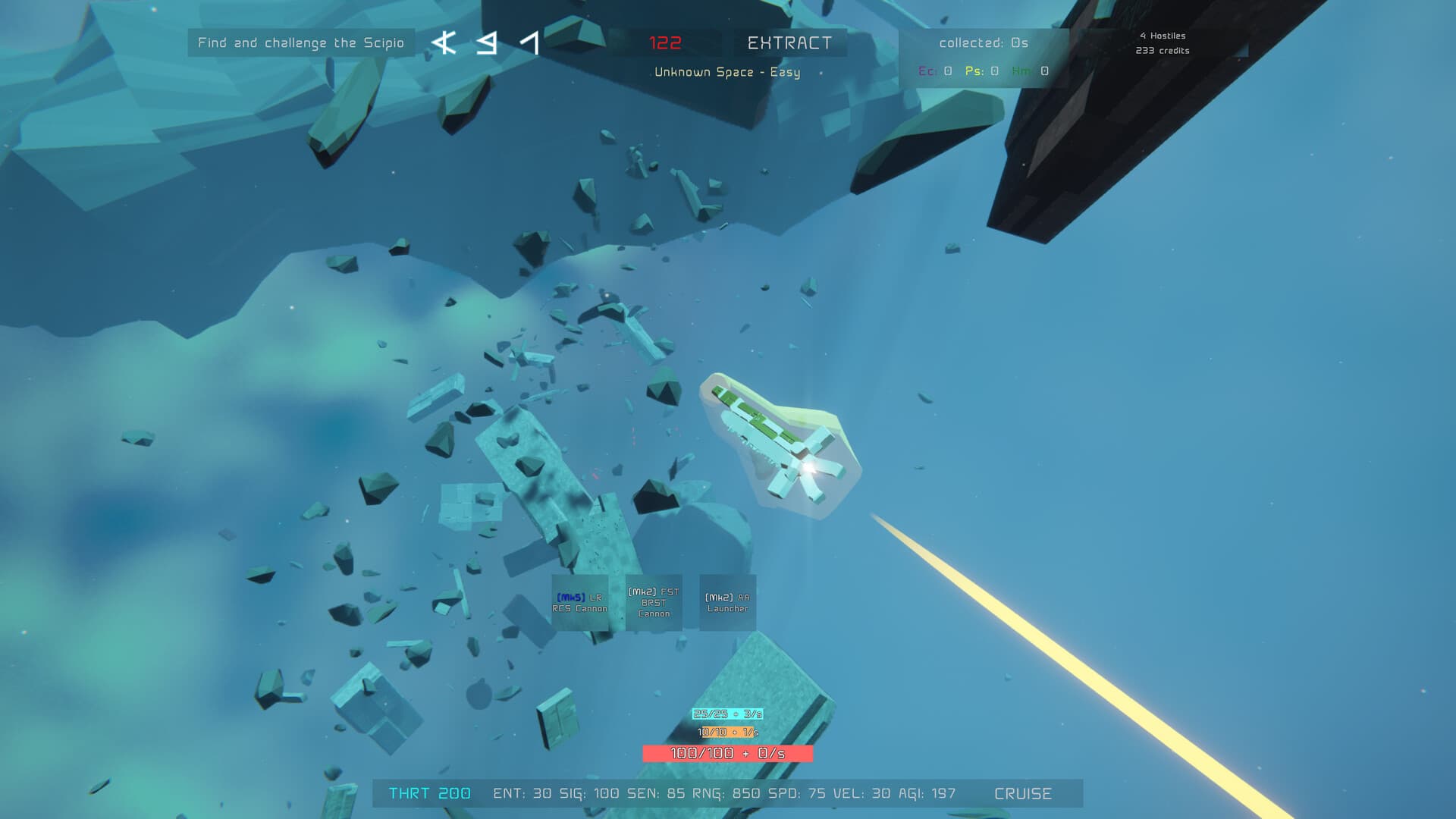Select the Find and challenge the Scipio objective
The height and width of the screenshot is (819, 1456).
(x=301, y=43)
